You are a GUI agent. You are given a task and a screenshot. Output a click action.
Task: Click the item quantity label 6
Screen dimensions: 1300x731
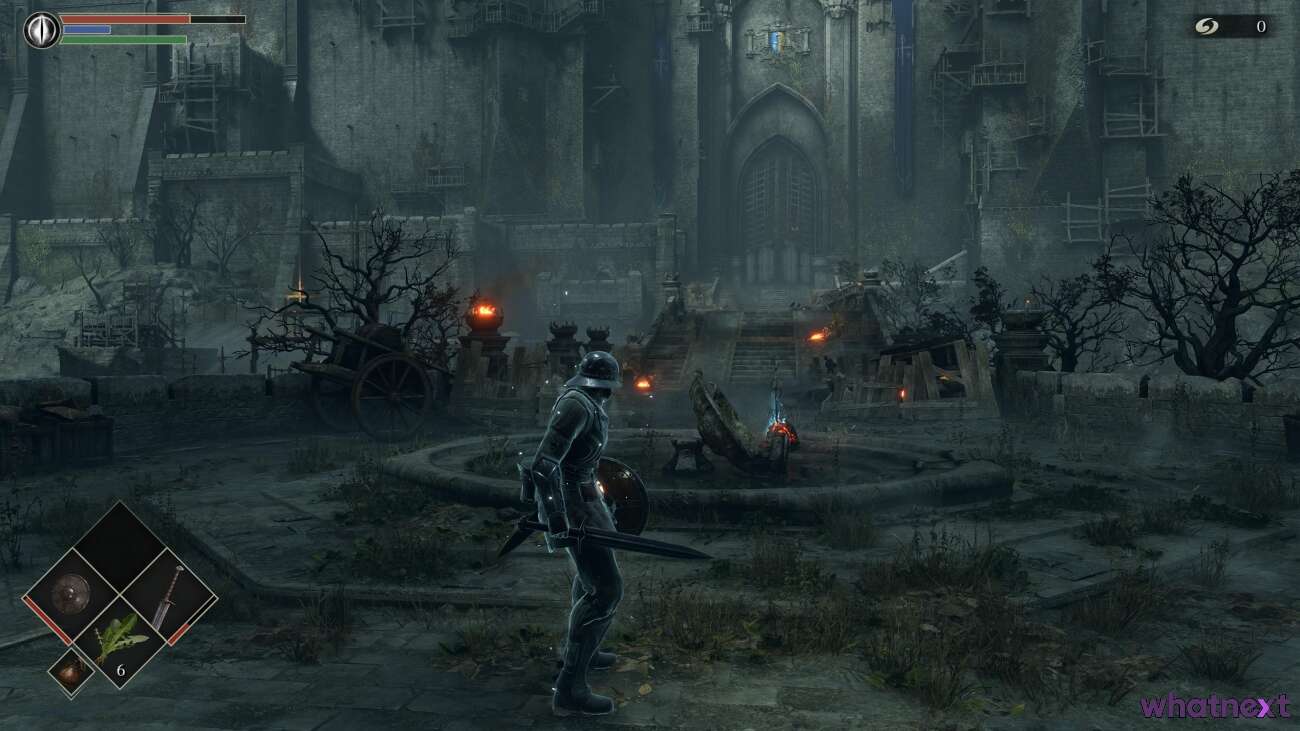[121, 670]
